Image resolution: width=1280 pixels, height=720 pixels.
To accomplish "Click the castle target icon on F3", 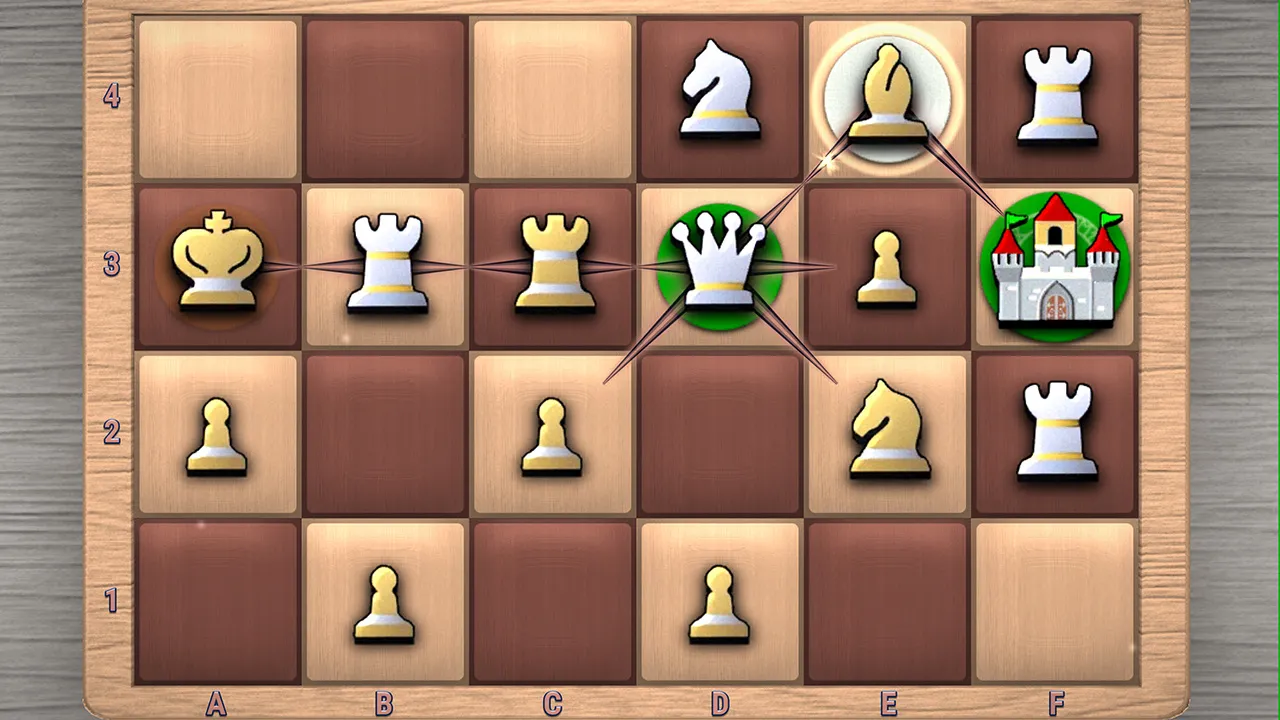I will coord(1055,265).
